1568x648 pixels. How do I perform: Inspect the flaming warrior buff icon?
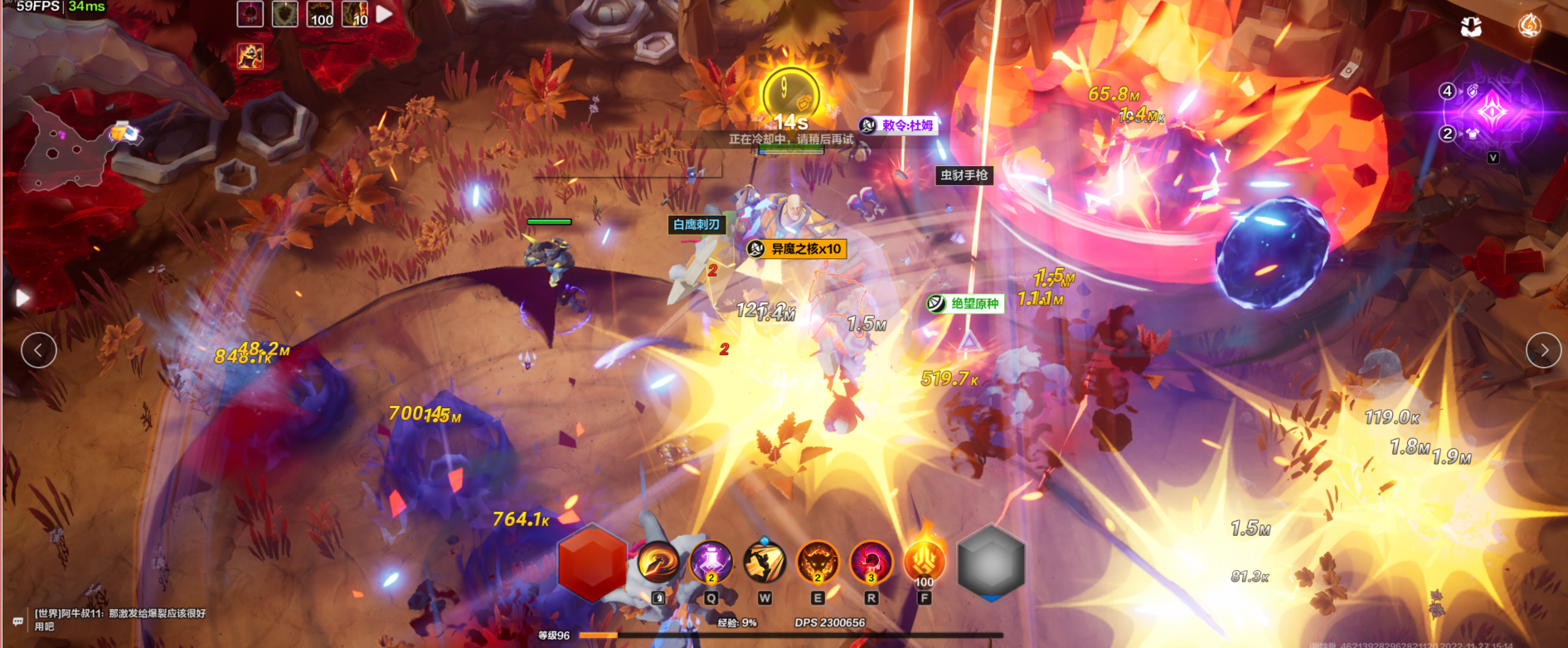point(250,56)
